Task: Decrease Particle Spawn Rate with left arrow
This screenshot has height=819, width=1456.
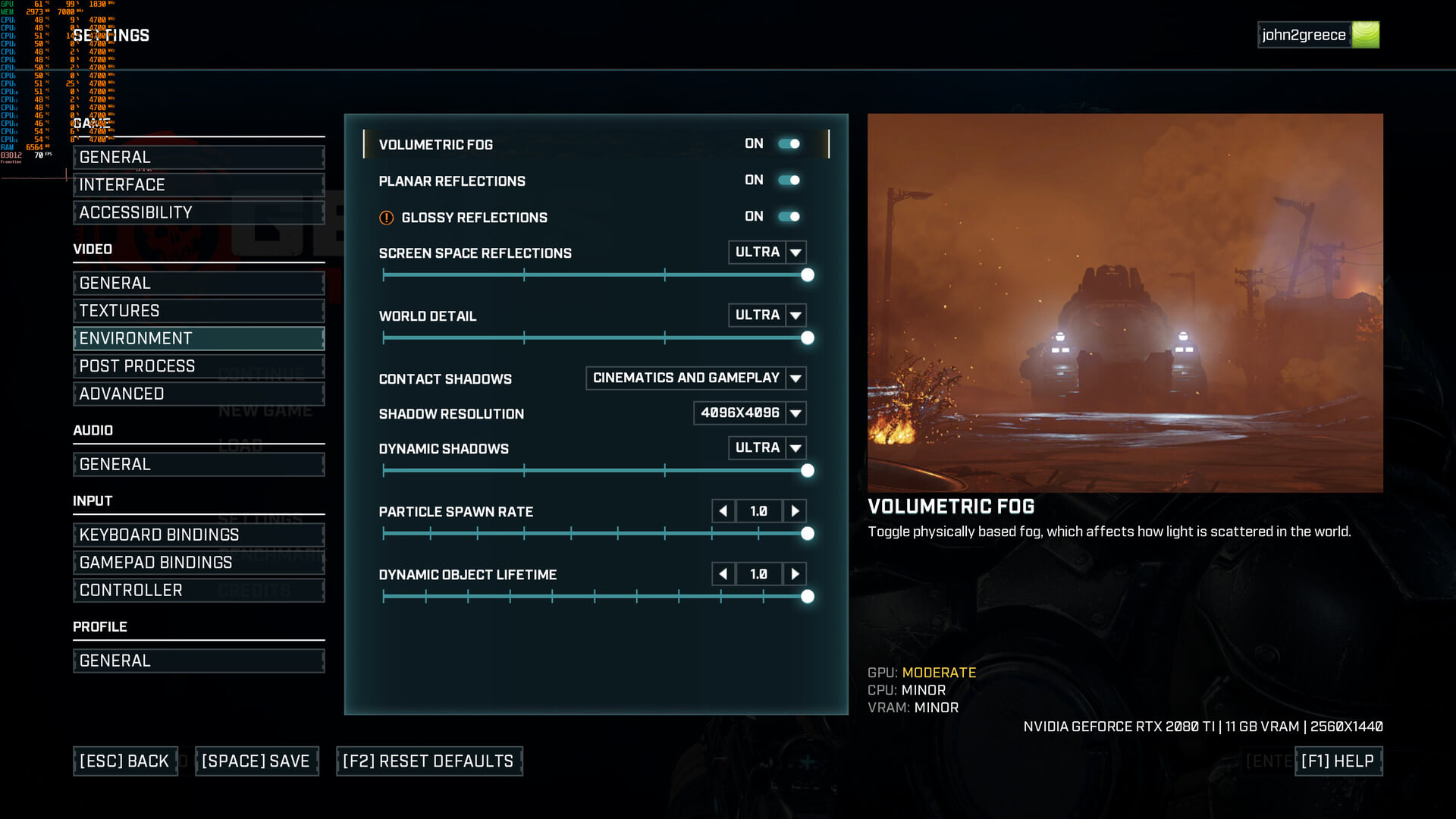Action: point(723,511)
